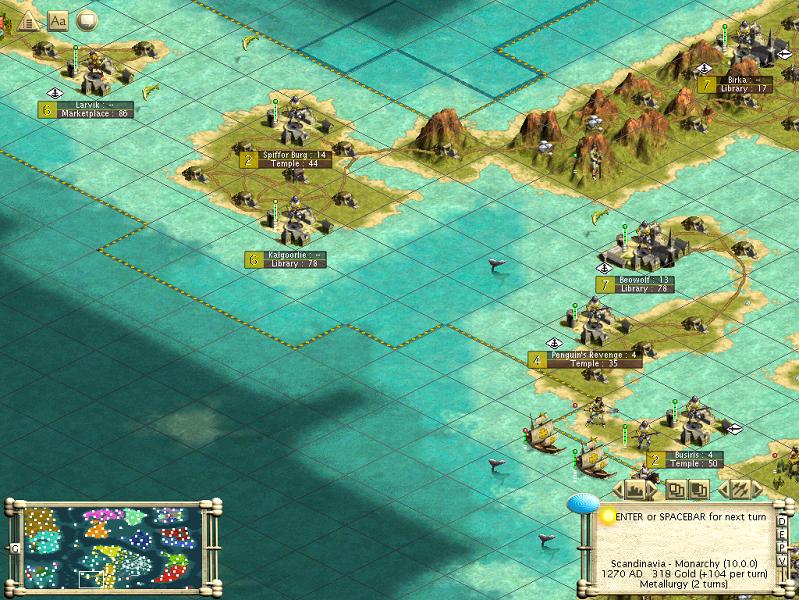
Task: Click the glowing yellow next-turn light
Action: [608, 517]
